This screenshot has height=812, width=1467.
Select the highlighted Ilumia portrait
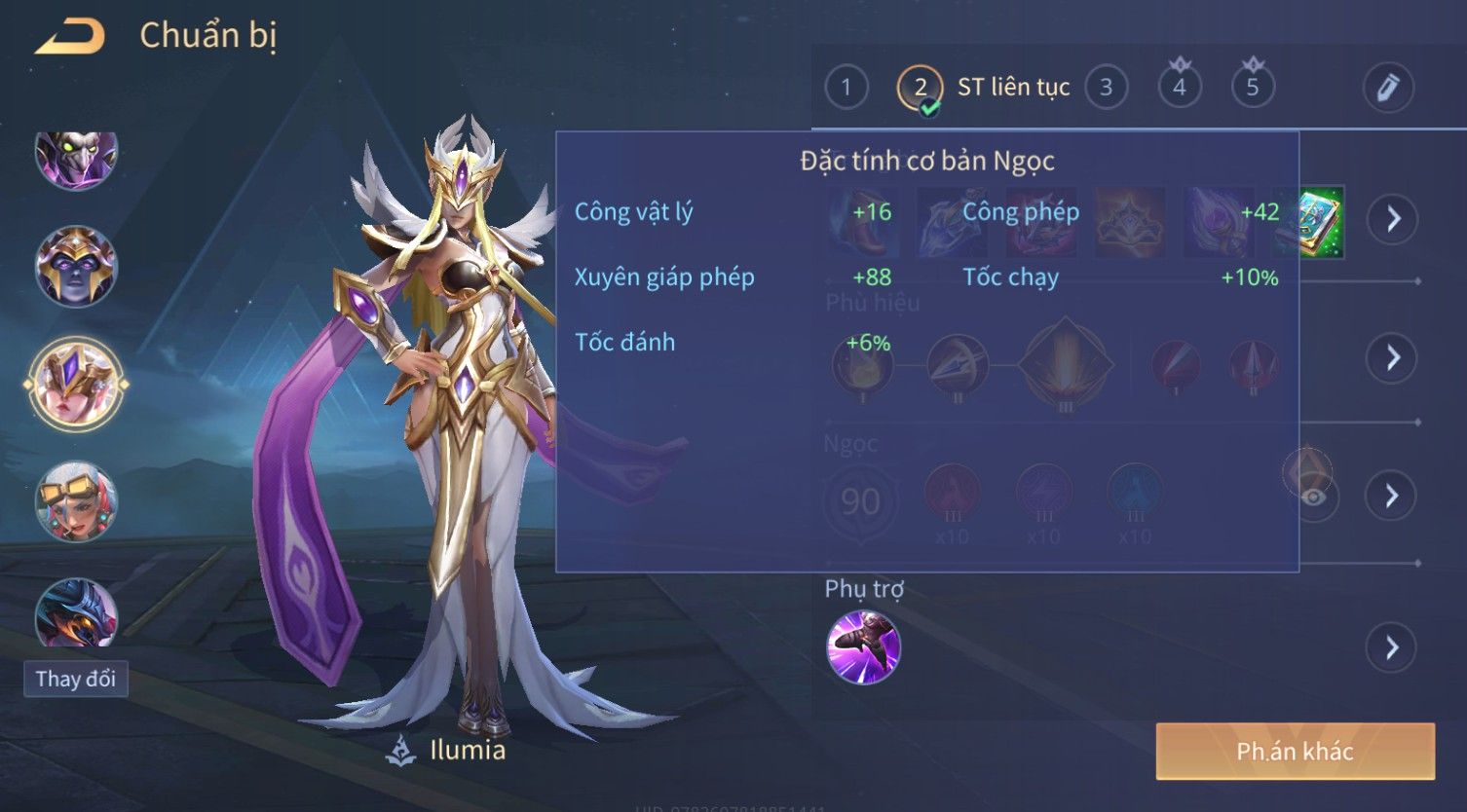coord(76,384)
